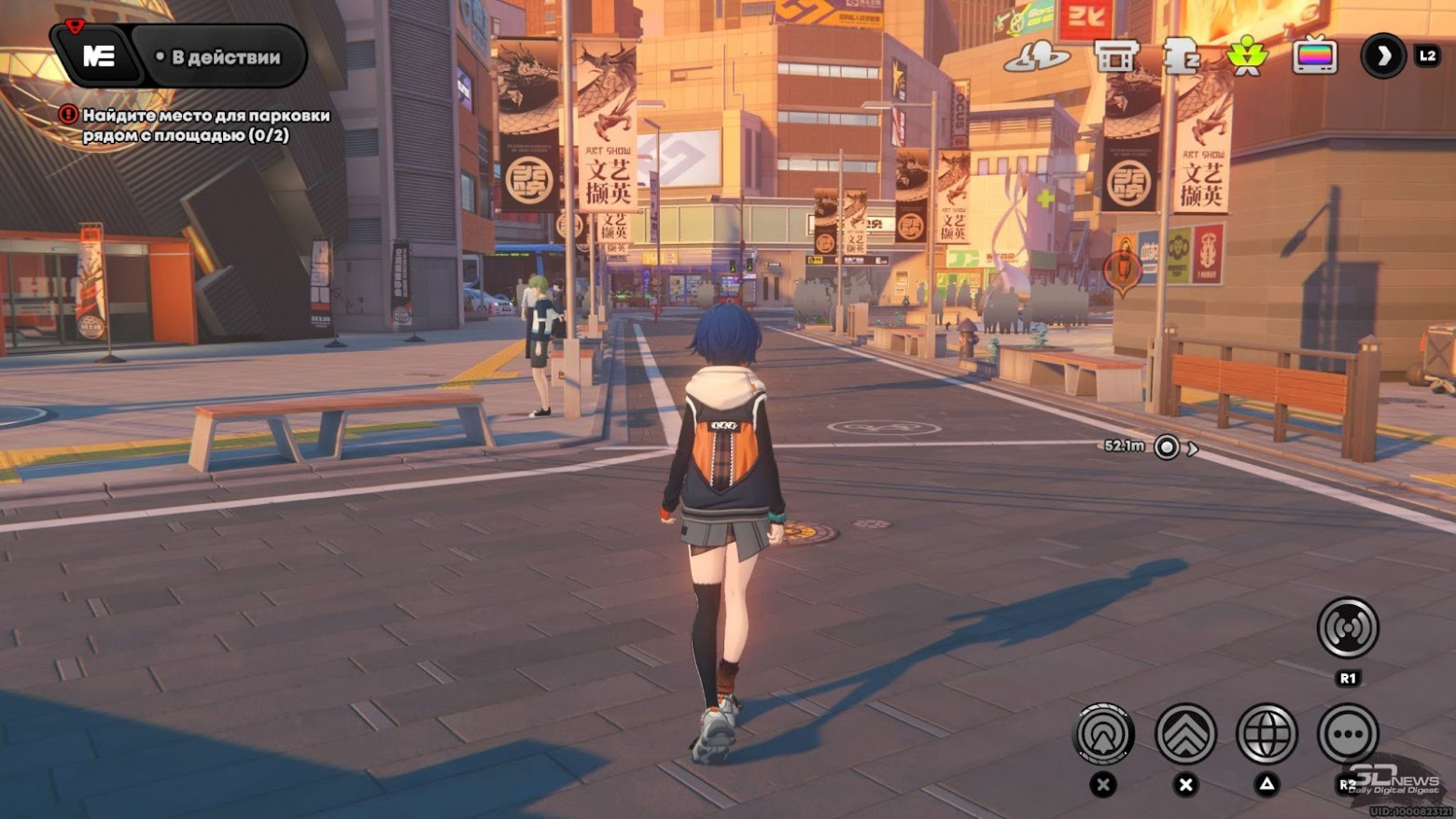Activate the double chevron sprint button
1456x819 pixels.
(x=1185, y=734)
